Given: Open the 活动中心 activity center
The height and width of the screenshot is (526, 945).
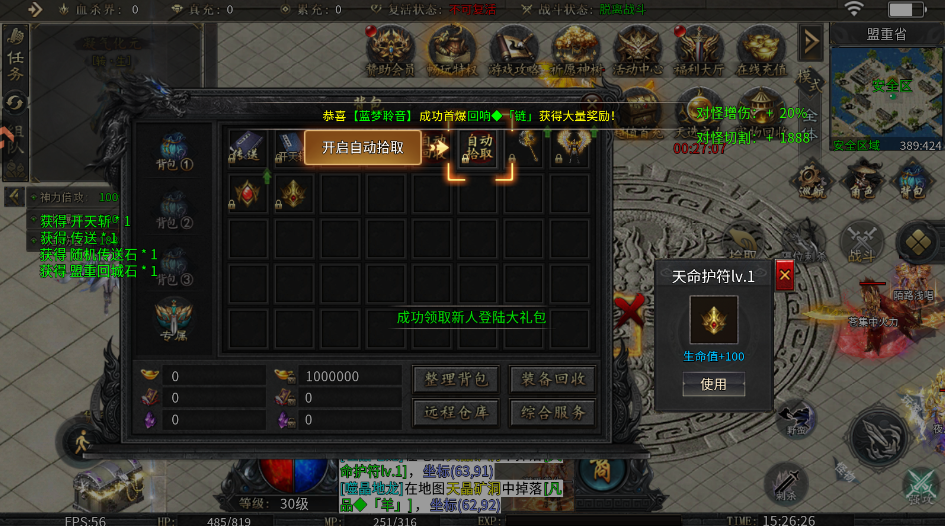Looking at the screenshot, I should point(638,50).
